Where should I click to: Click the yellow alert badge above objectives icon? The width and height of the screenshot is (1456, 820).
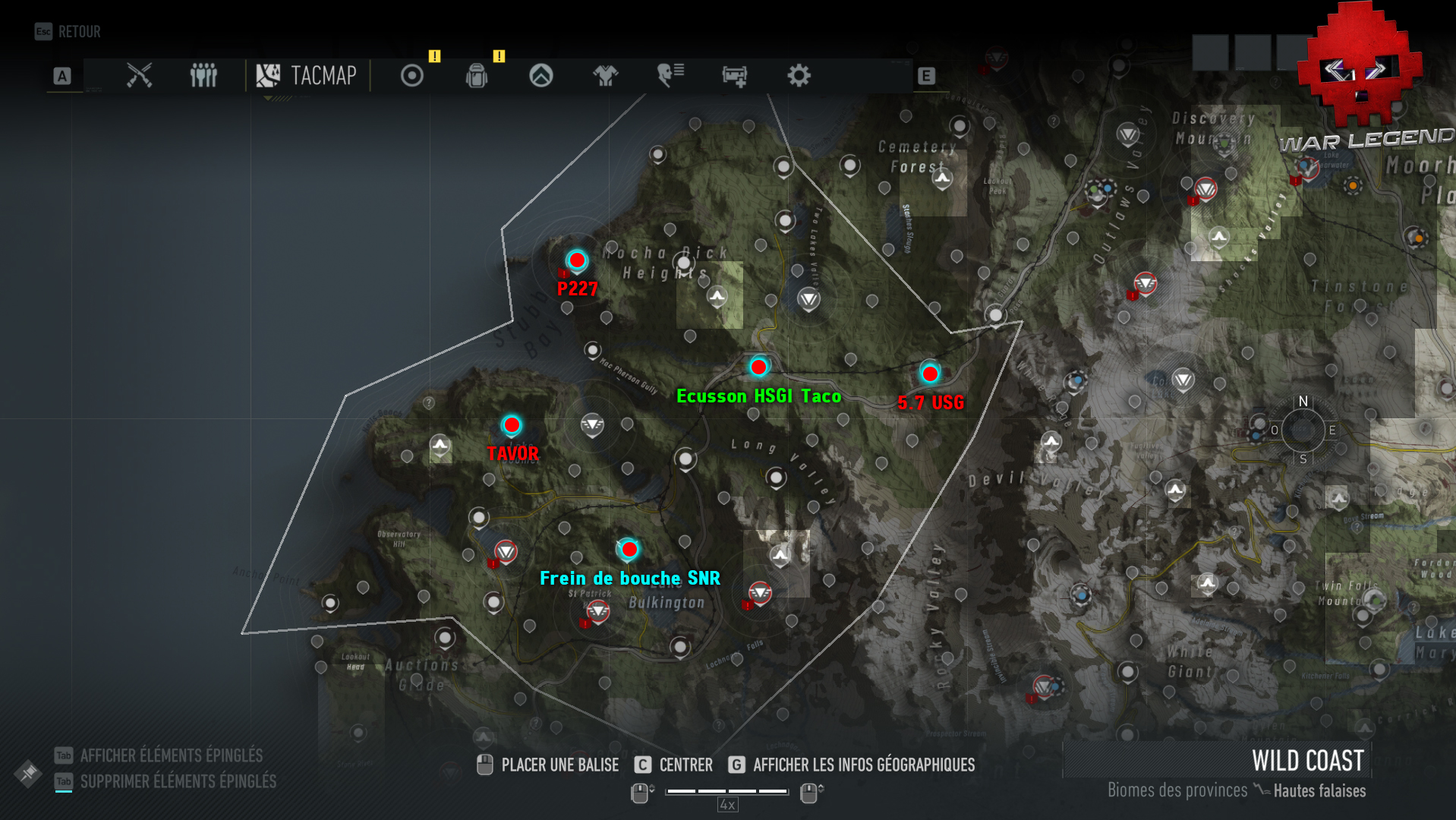434,56
